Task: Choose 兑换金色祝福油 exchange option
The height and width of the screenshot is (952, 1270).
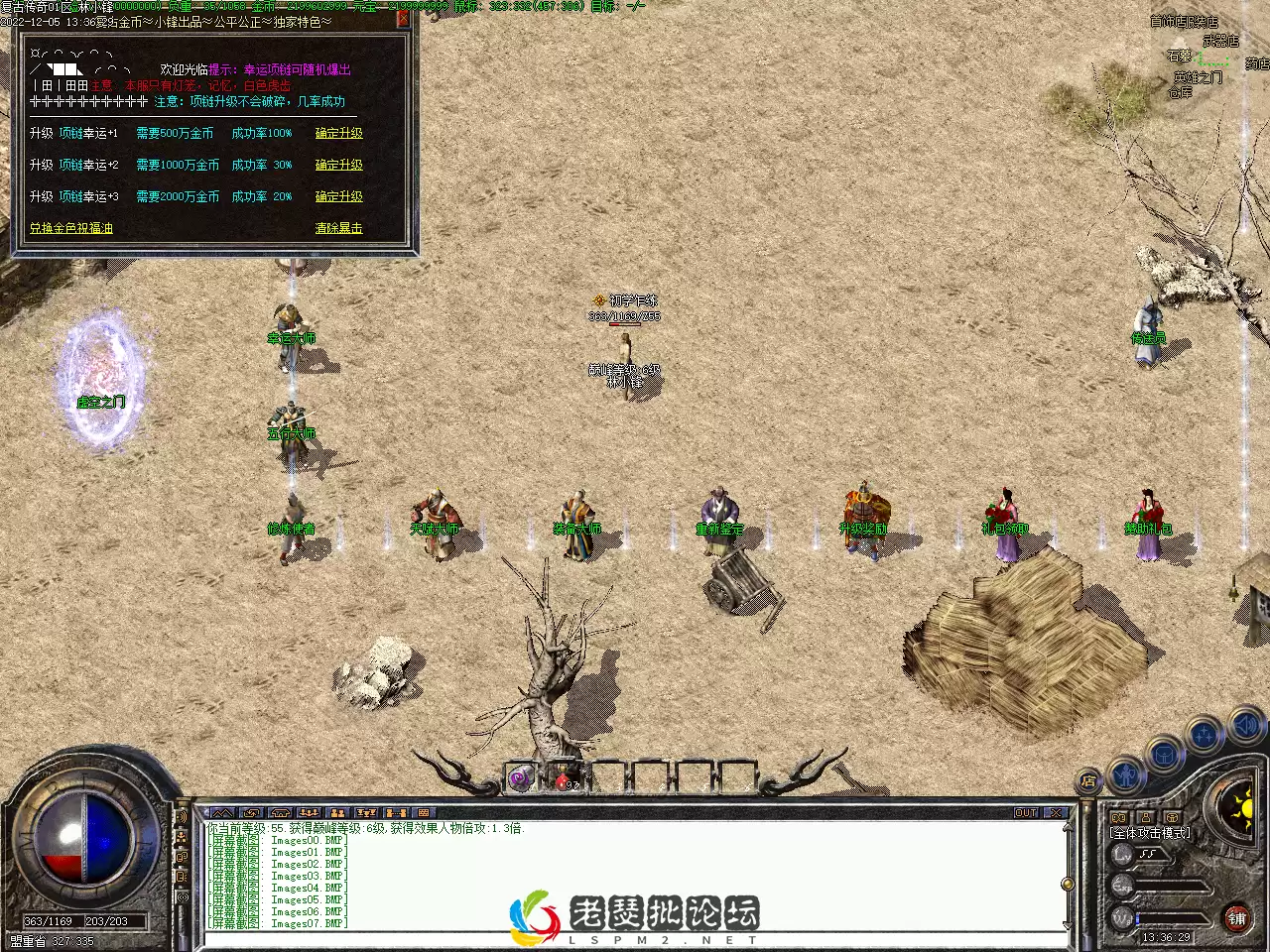Action: click(x=70, y=228)
